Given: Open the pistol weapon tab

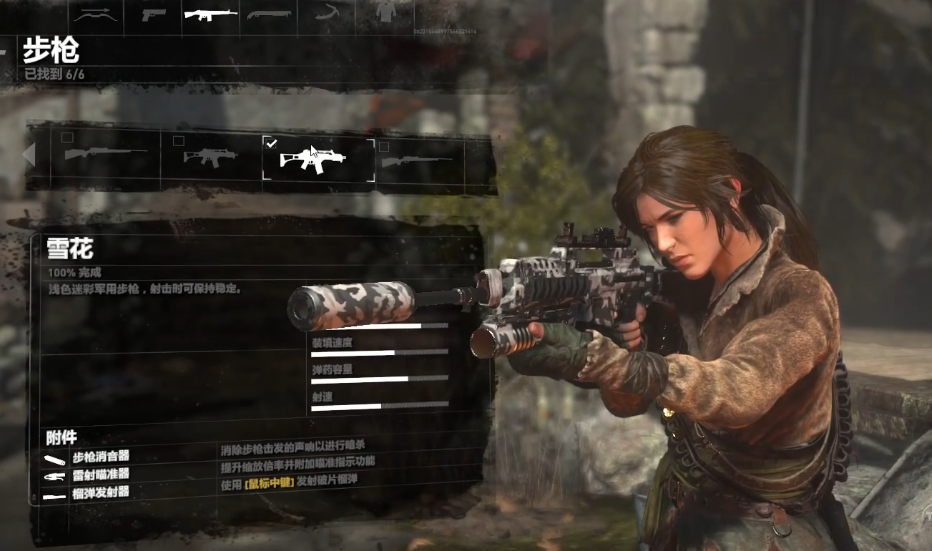Looking at the screenshot, I should (154, 13).
